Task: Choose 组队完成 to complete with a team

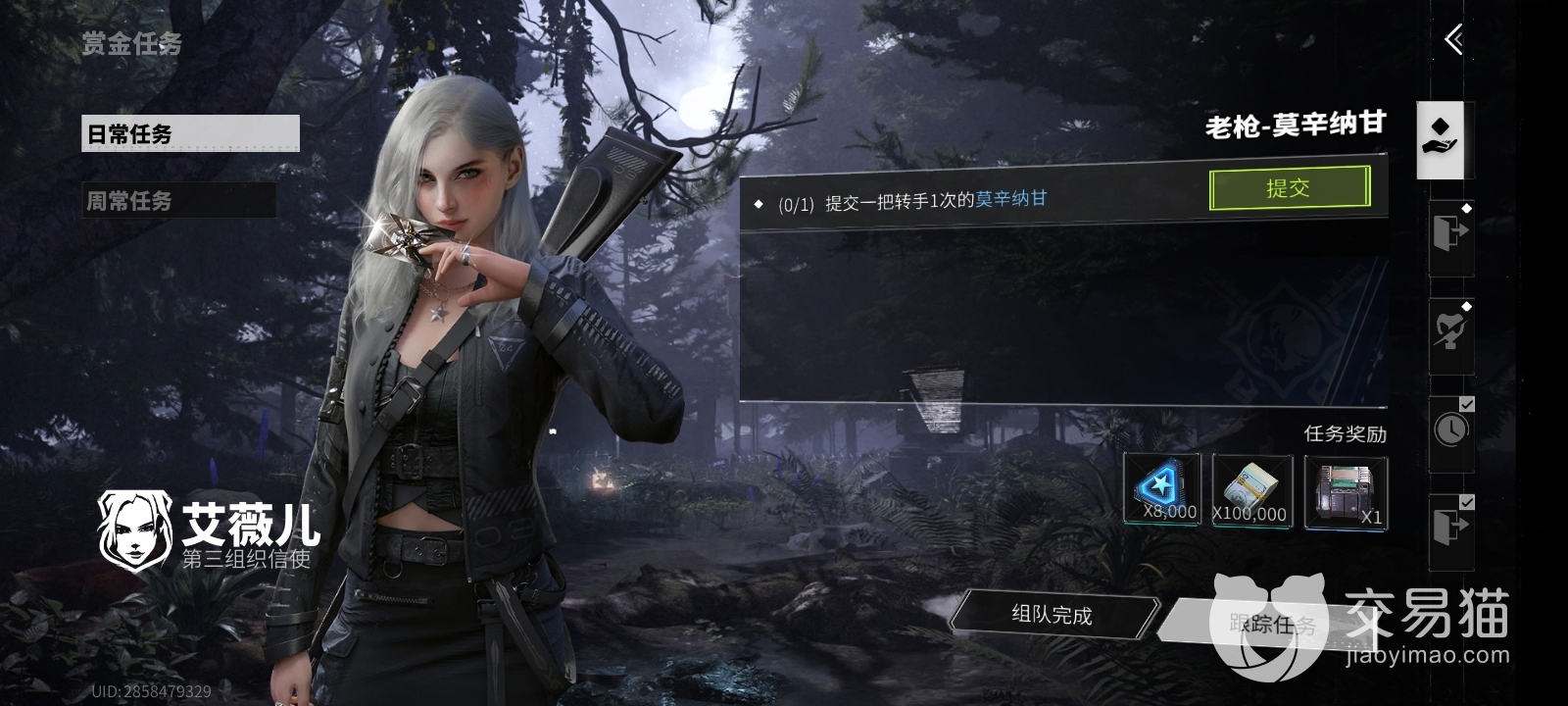Action: 1053,615
